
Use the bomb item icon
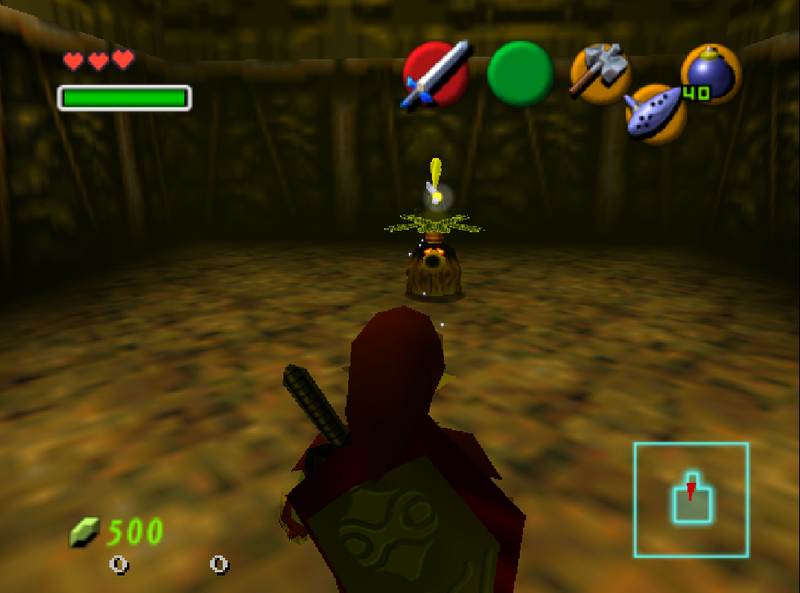[x=710, y=74]
